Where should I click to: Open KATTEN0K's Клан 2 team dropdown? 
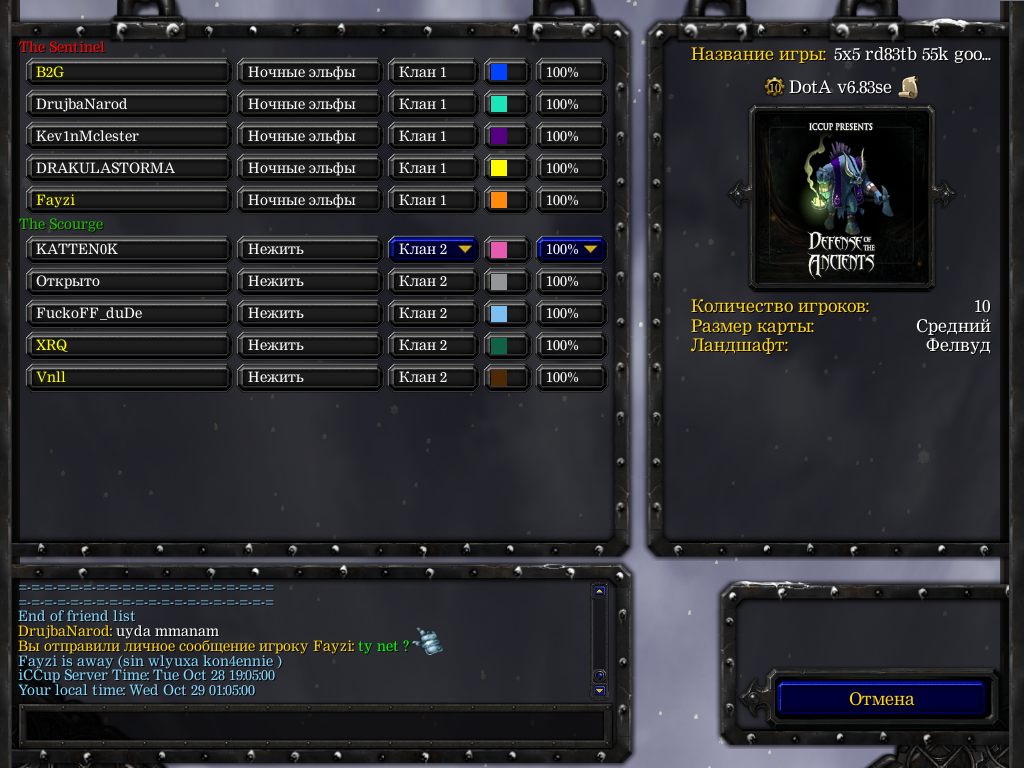click(x=433, y=249)
